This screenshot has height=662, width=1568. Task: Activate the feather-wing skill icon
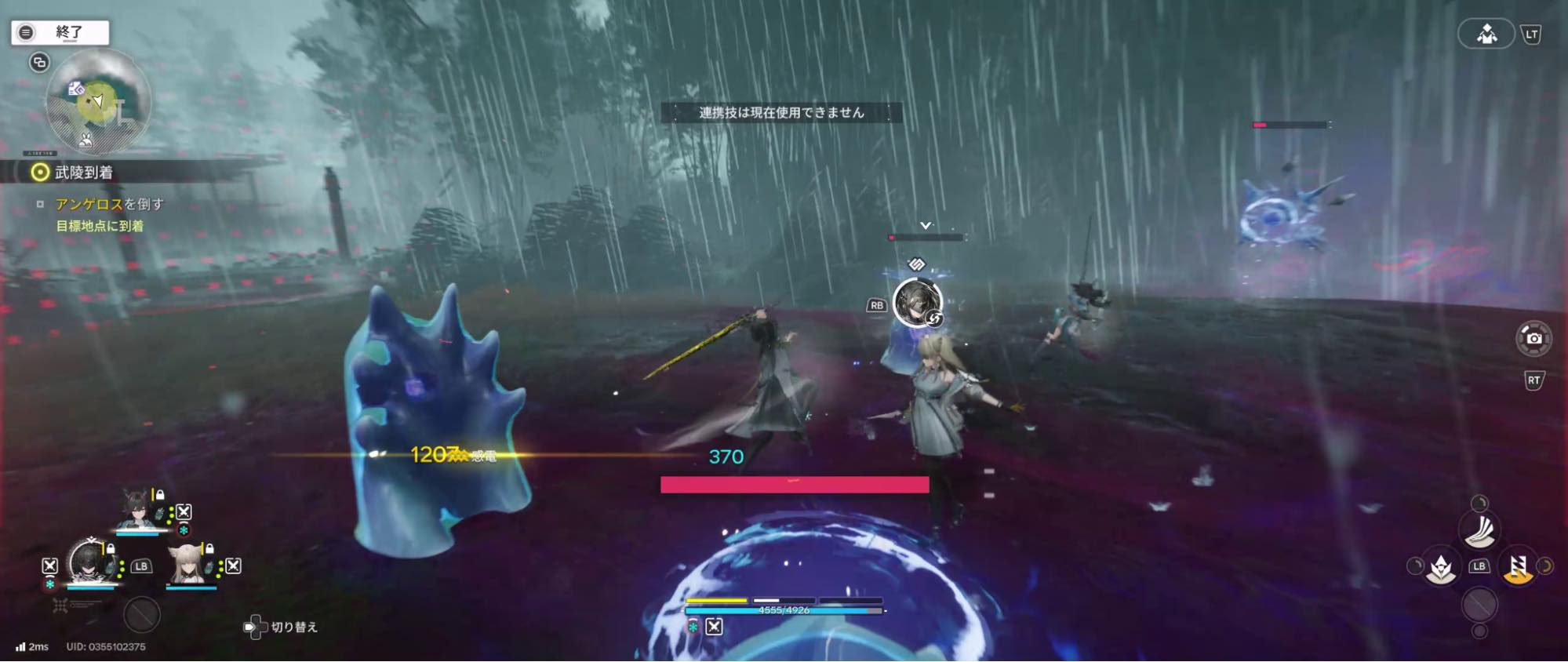1479,529
